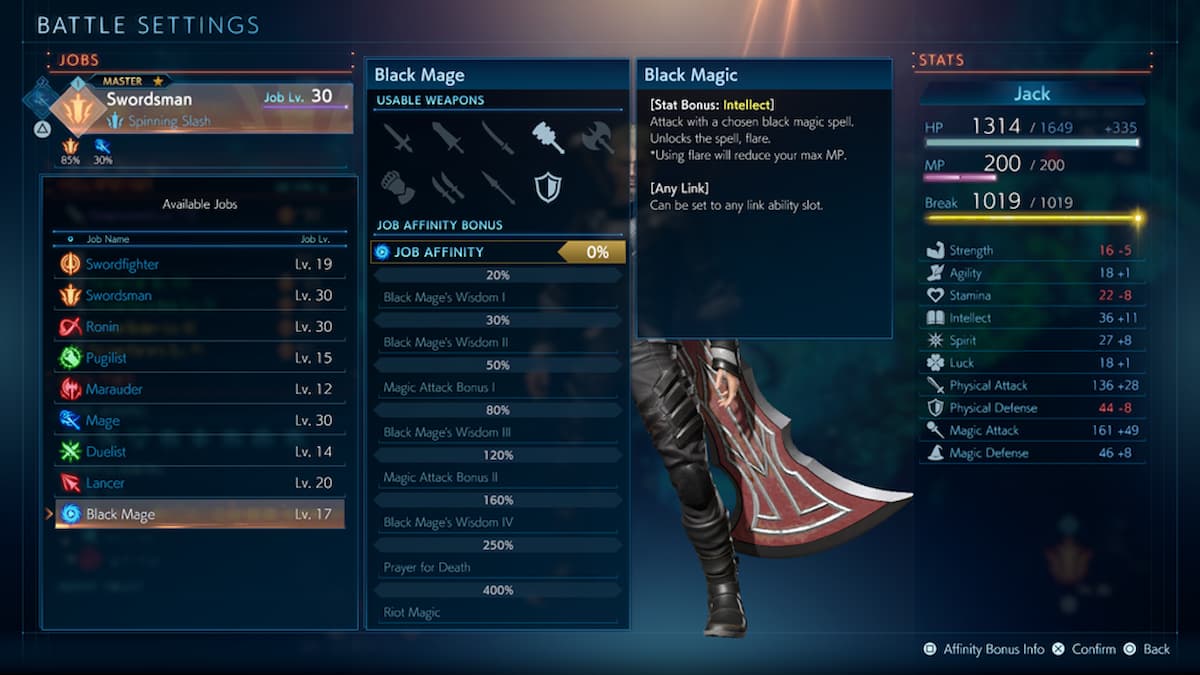
Task: Select the Ronin job
Action: click(x=199, y=327)
